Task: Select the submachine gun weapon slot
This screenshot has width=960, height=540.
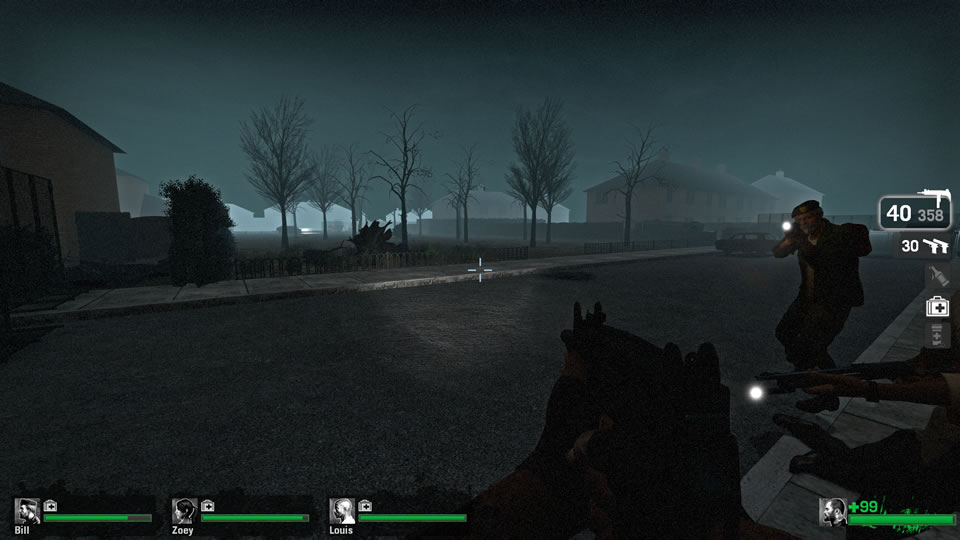Action: pyautogui.click(x=915, y=212)
